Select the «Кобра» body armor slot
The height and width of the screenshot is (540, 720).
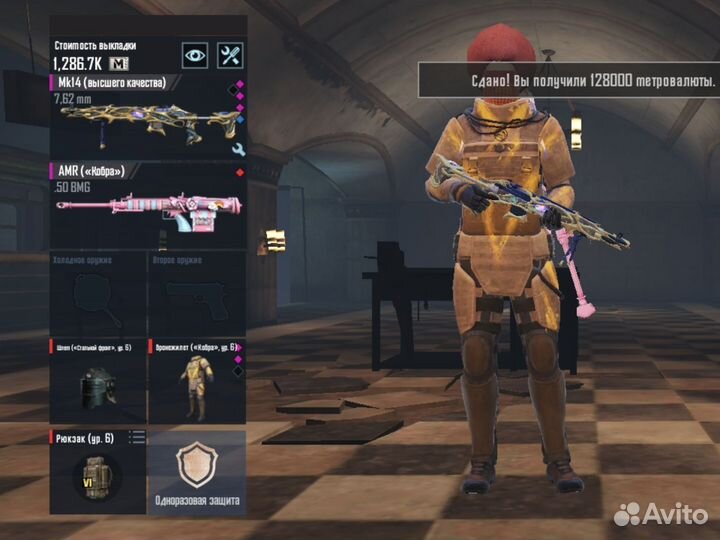pyautogui.click(x=196, y=381)
